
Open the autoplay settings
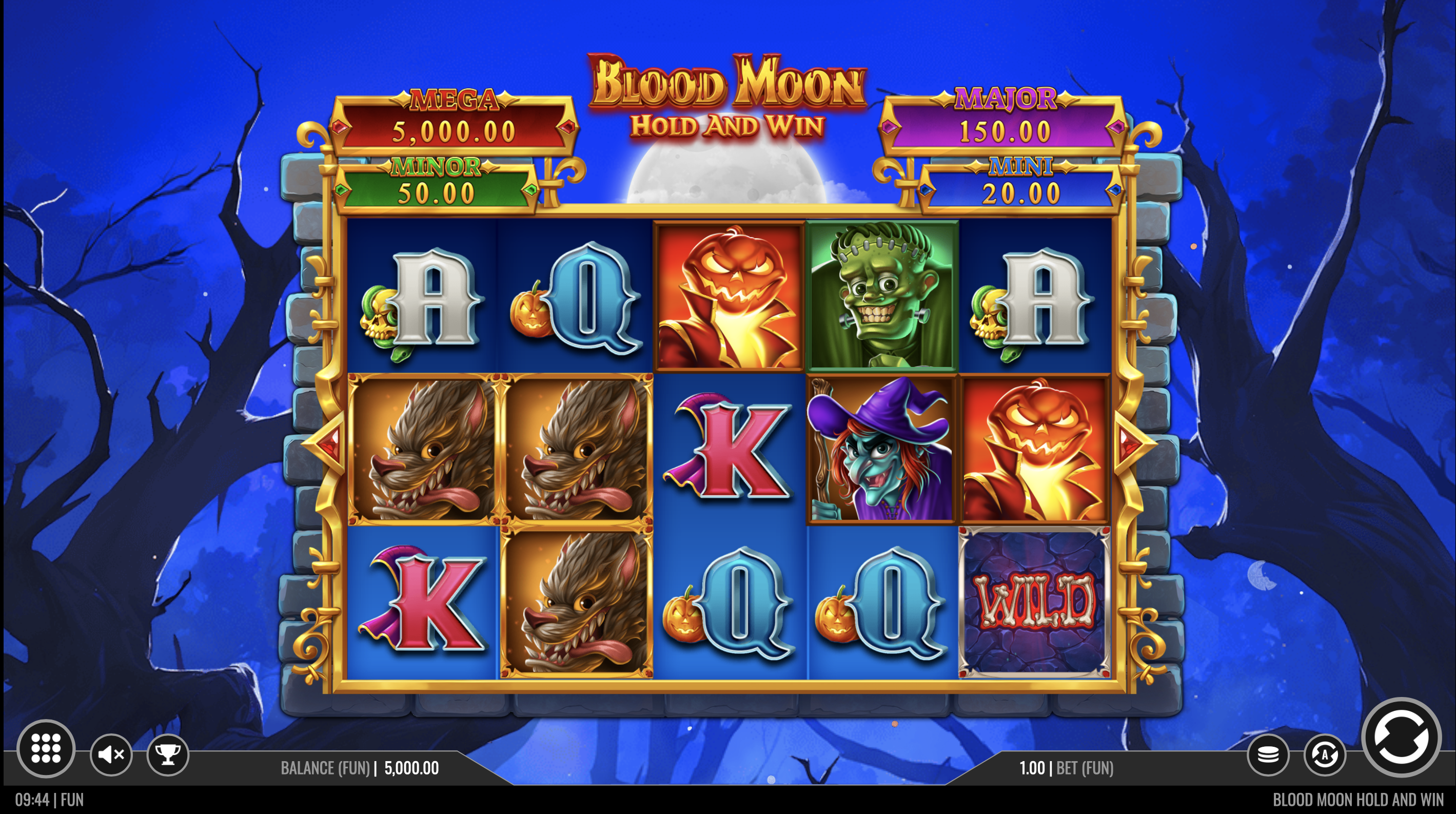click(1324, 754)
